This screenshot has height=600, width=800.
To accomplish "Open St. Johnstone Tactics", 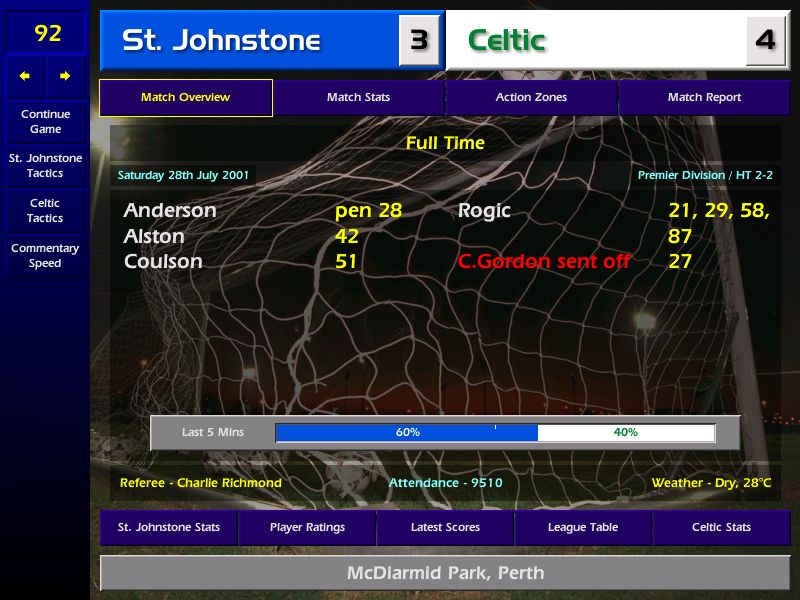I will [x=45, y=166].
